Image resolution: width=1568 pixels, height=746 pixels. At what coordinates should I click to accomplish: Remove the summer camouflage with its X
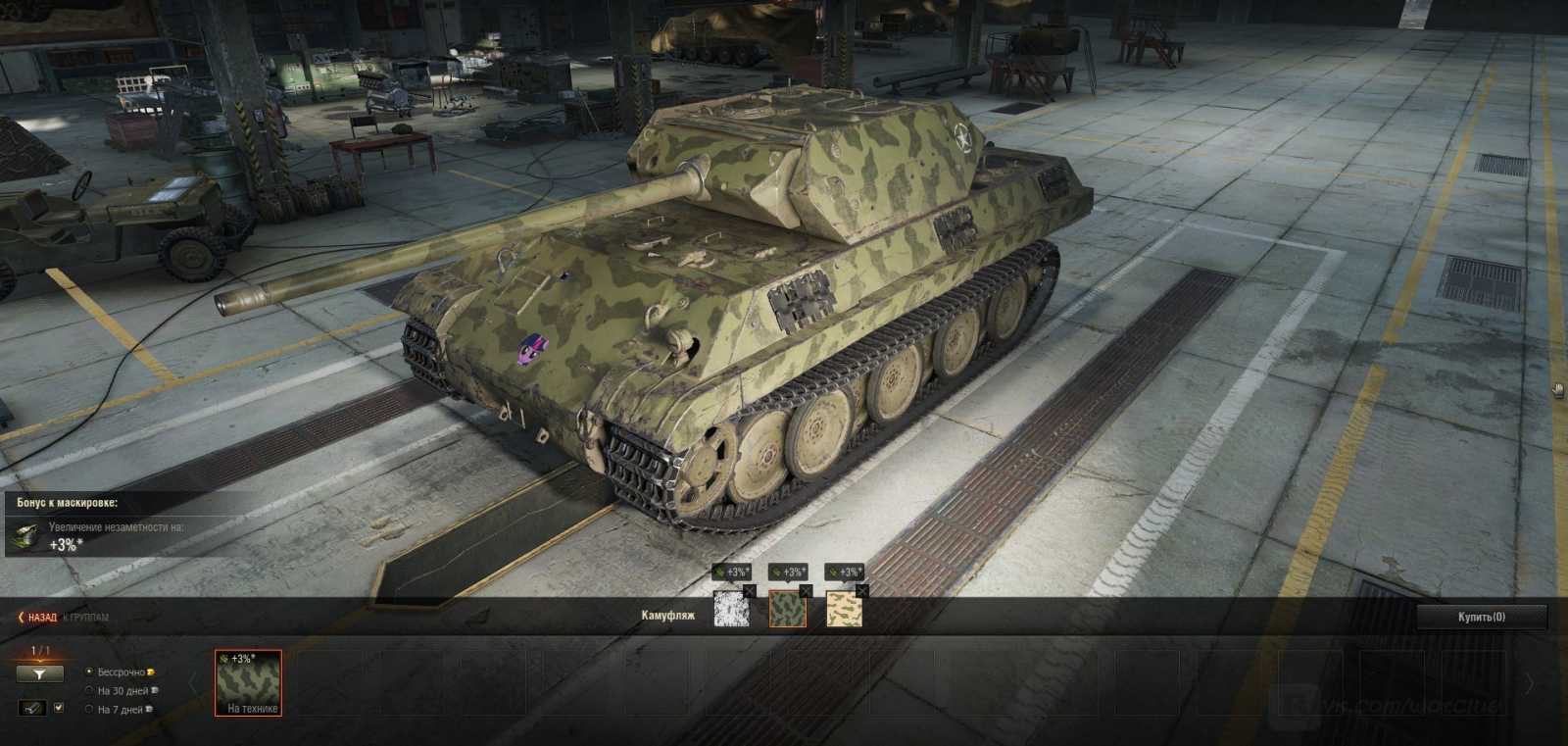tap(806, 591)
